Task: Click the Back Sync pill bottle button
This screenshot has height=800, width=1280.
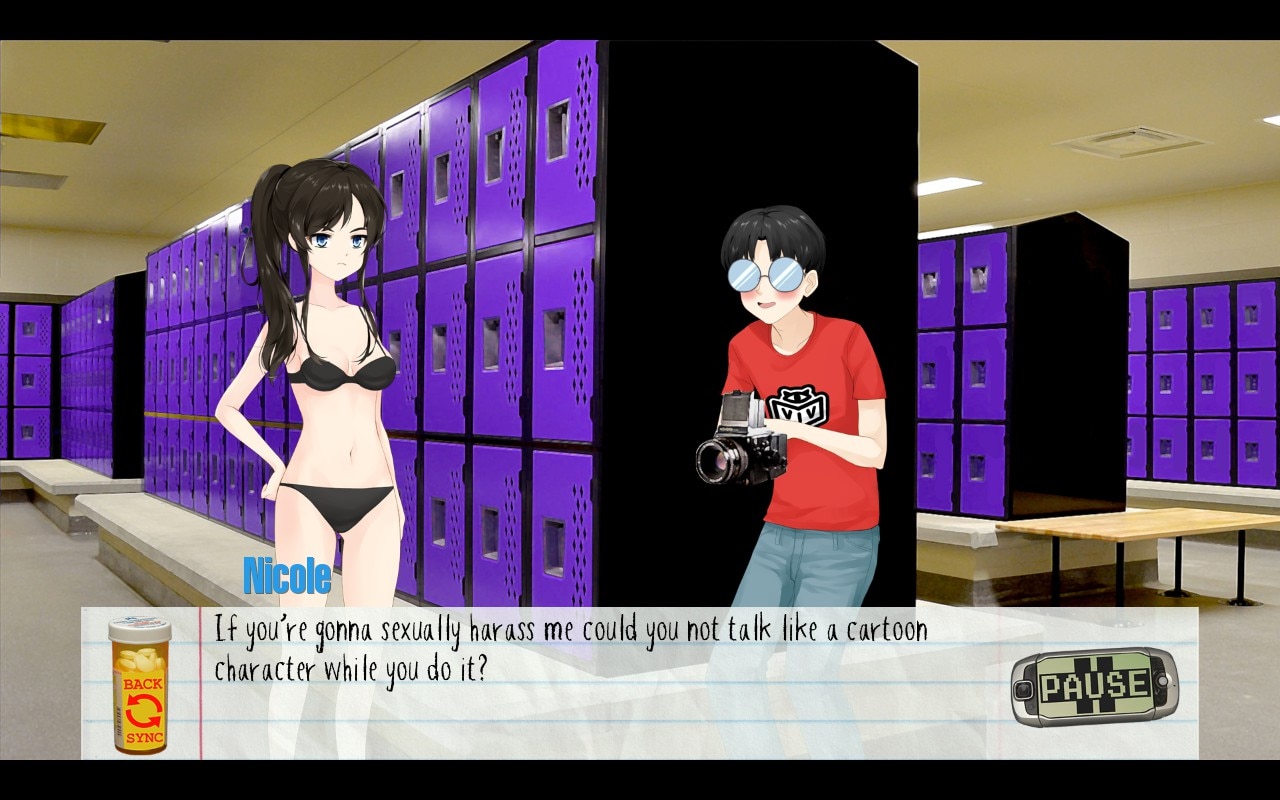Action: 140,686
